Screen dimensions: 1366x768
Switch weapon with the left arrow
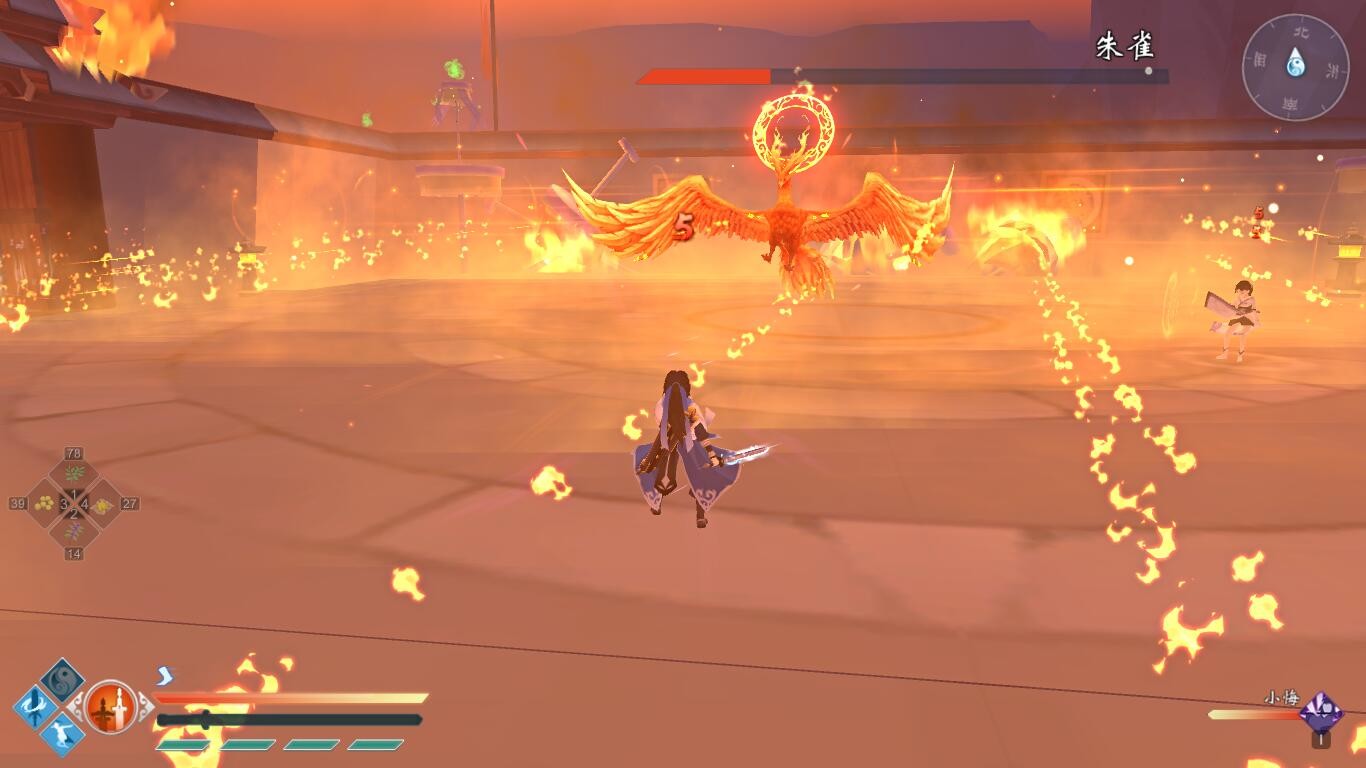(76, 707)
